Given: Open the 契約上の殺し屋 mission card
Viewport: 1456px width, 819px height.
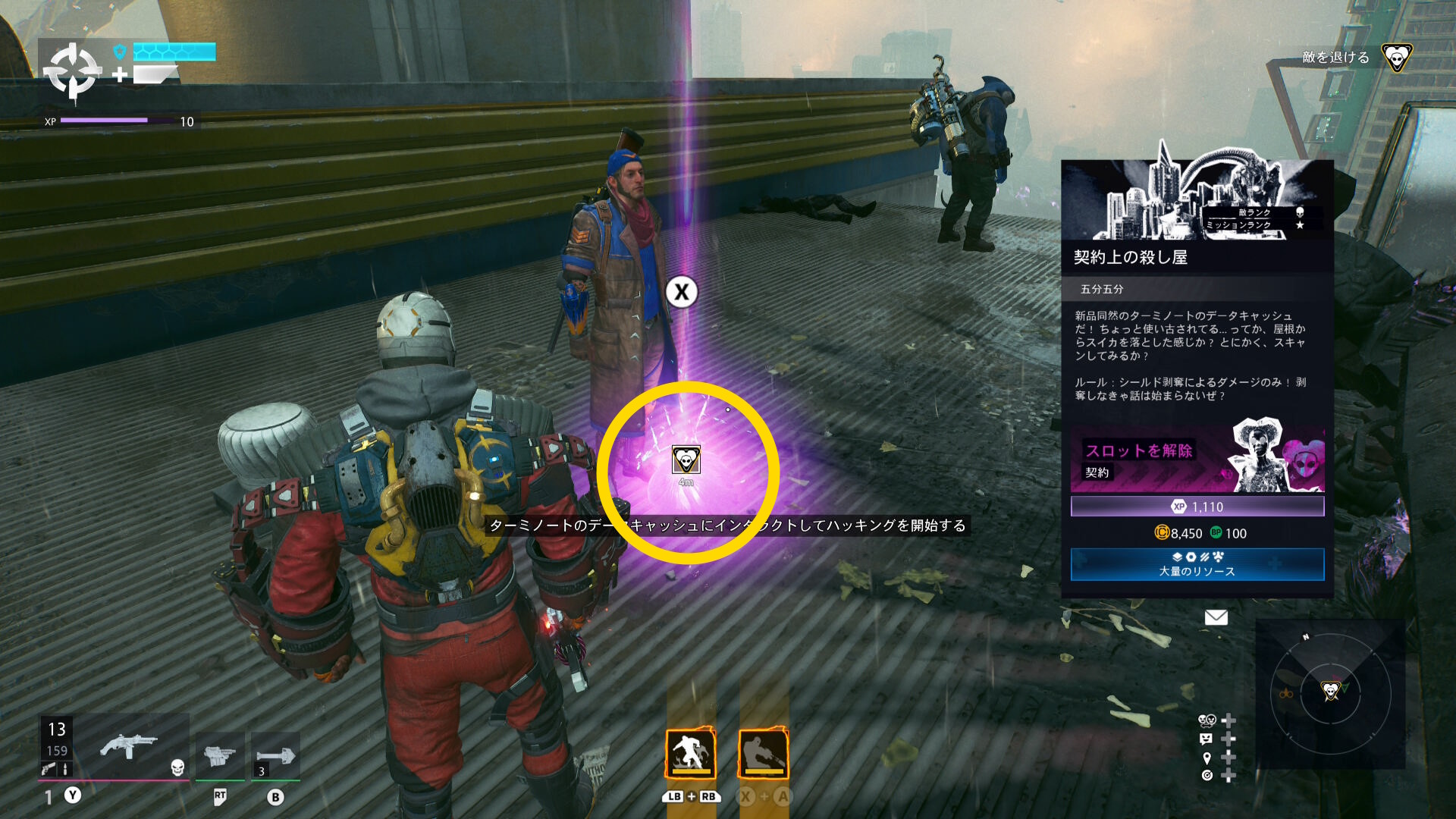Looking at the screenshot, I should click(1197, 257).
